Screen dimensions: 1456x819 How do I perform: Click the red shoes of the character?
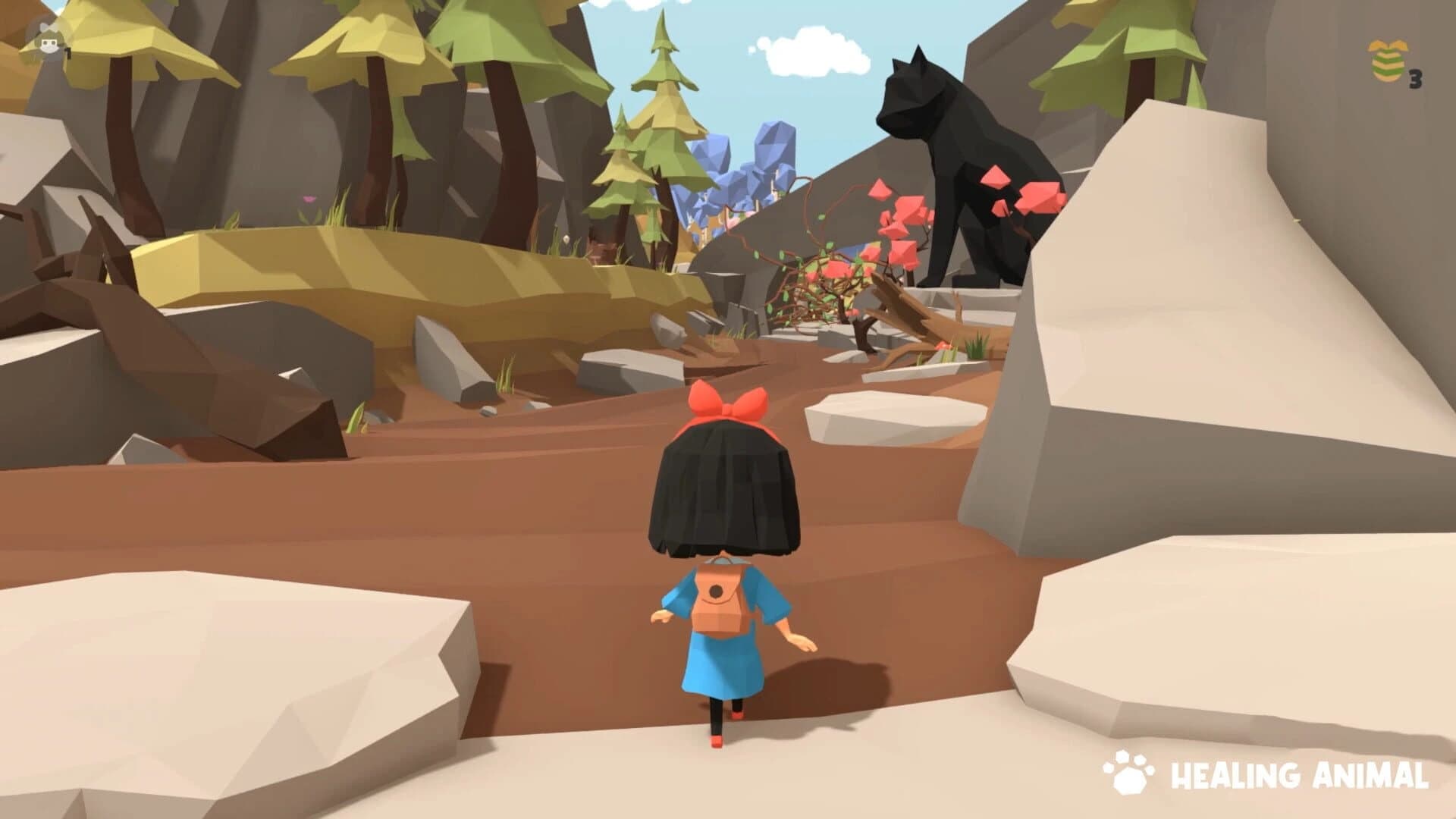pyautogui.click(x=717, y=739)
